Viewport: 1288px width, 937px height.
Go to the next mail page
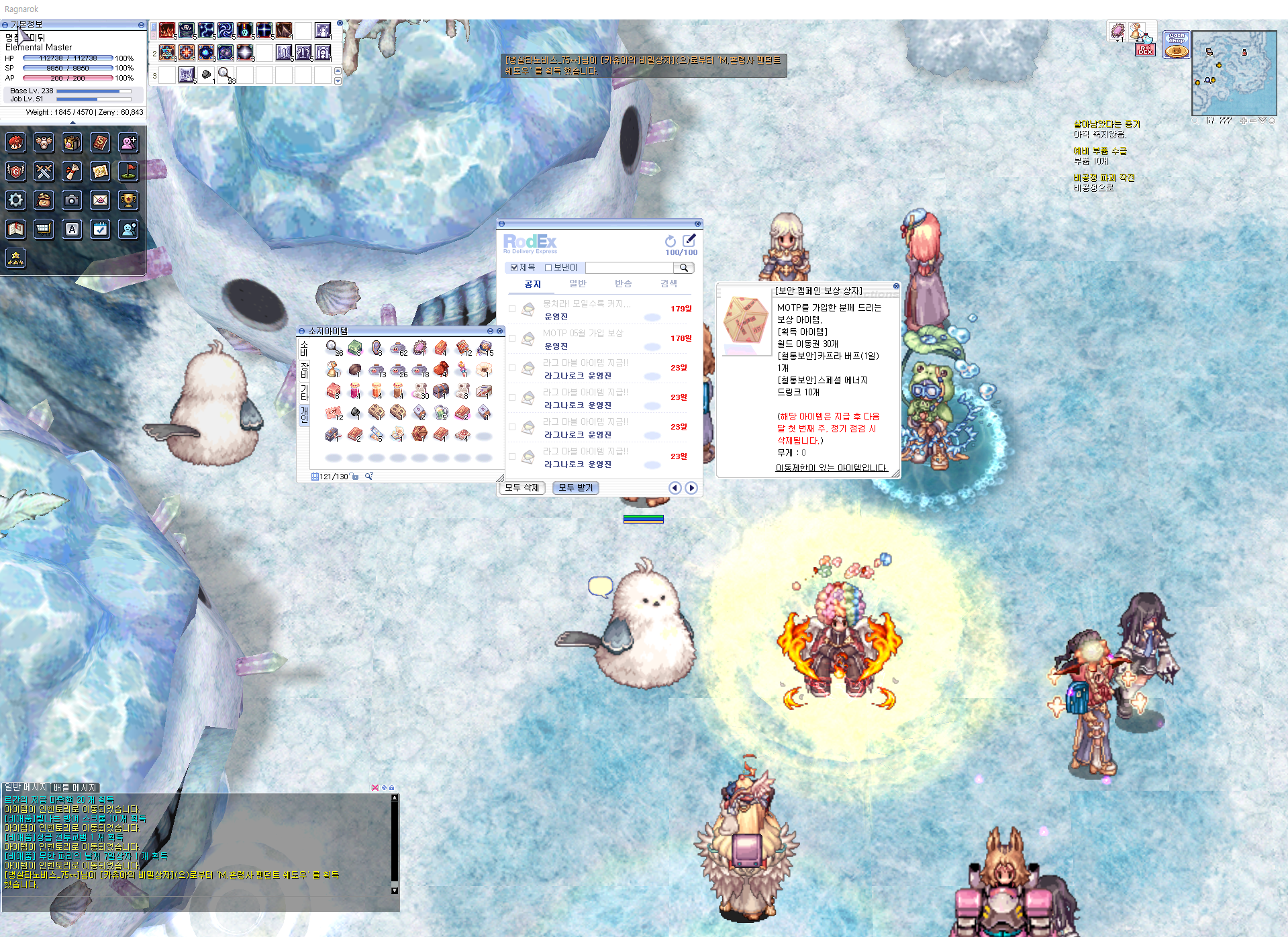691,488
